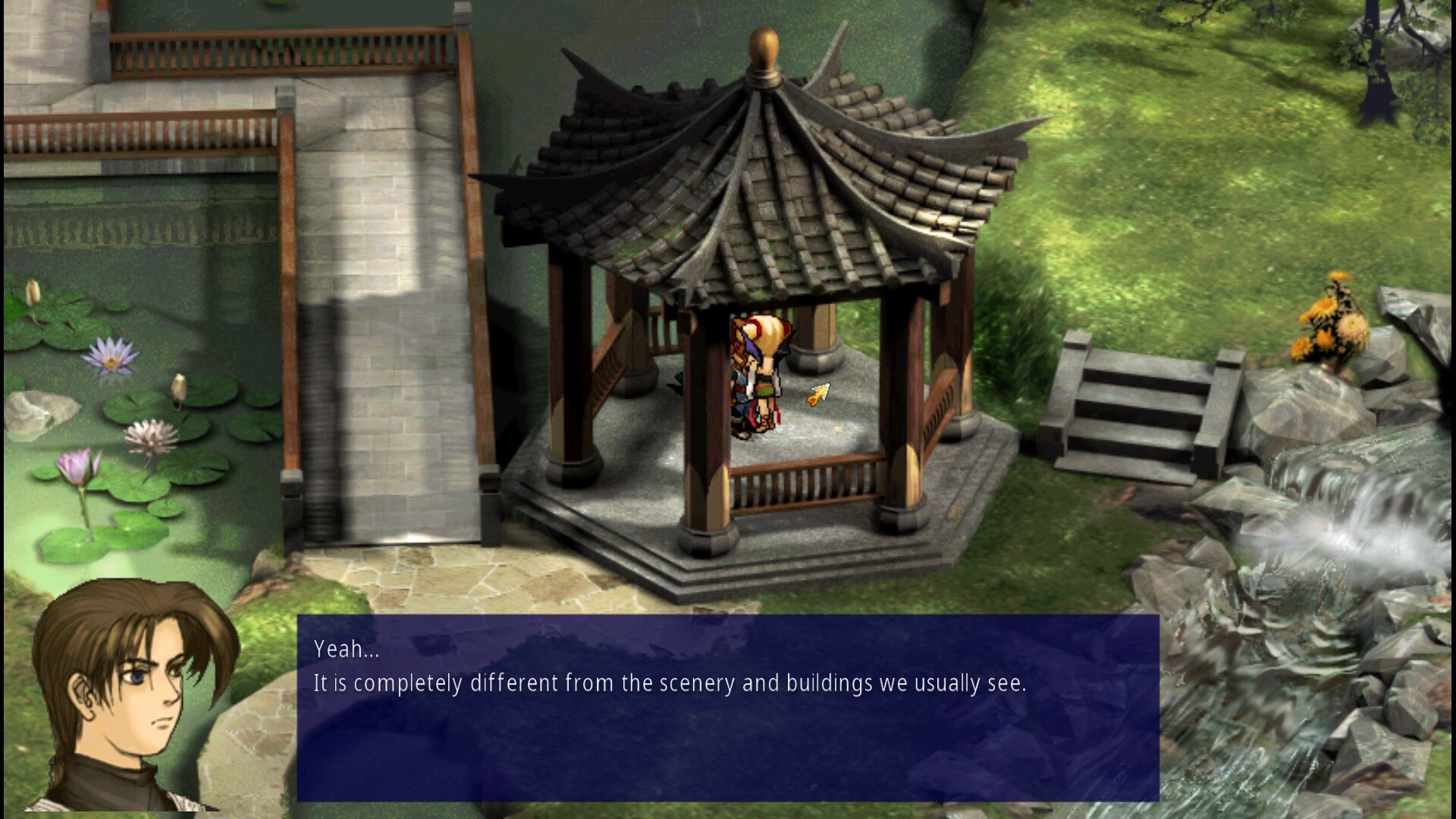Click the sentence about scenery and buildings
The image size is (1456, 819).
pos(667,682)
